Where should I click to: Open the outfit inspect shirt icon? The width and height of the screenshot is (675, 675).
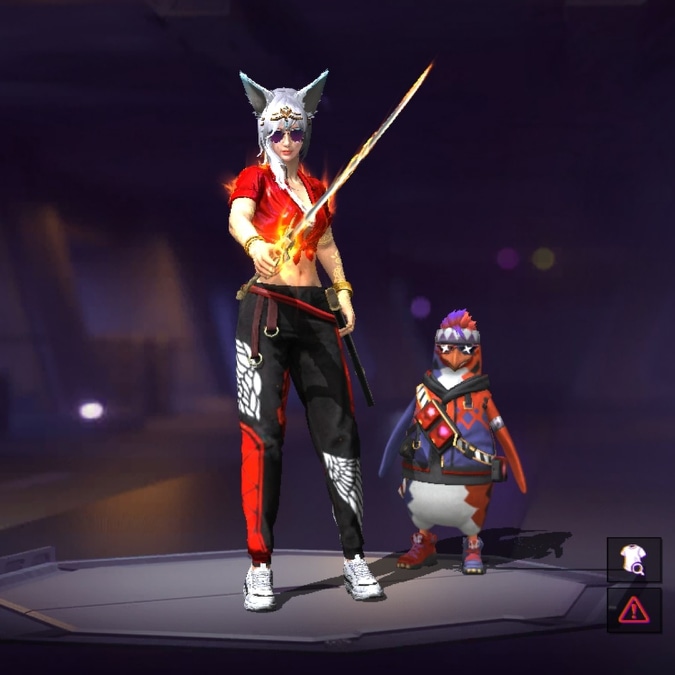(634, 560)
